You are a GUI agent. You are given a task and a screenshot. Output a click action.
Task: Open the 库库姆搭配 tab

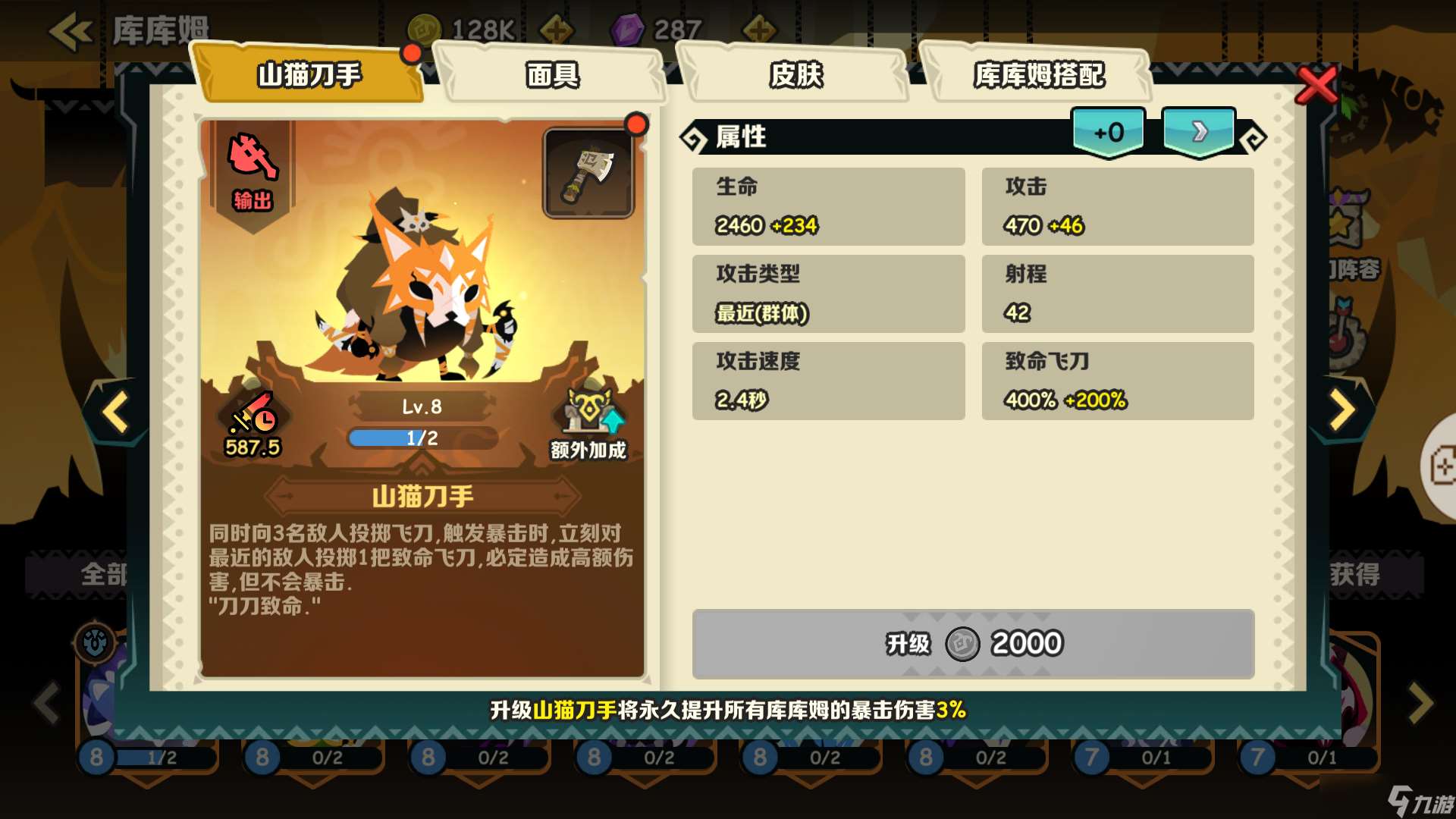1040,75
